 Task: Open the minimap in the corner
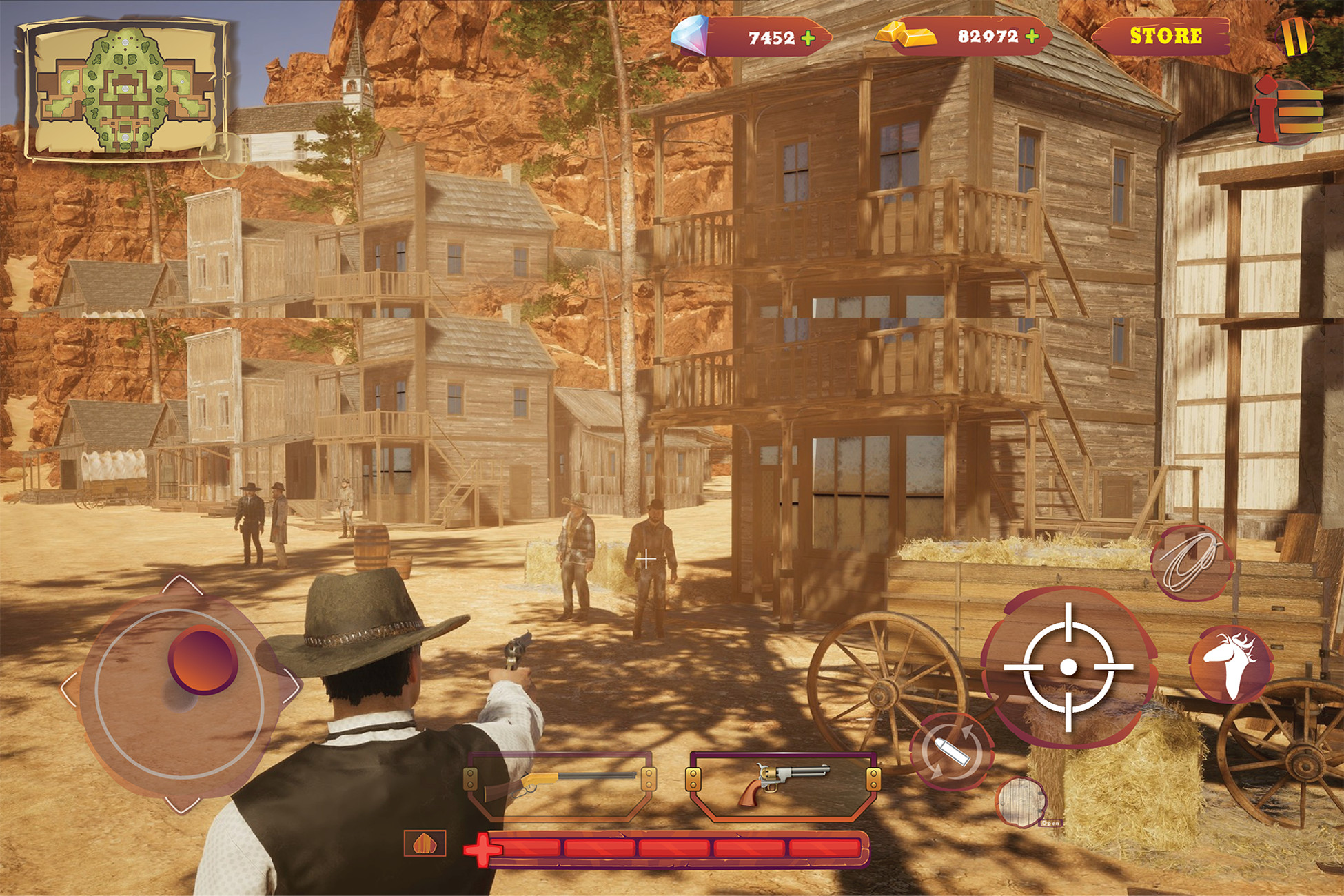point(124,90)
